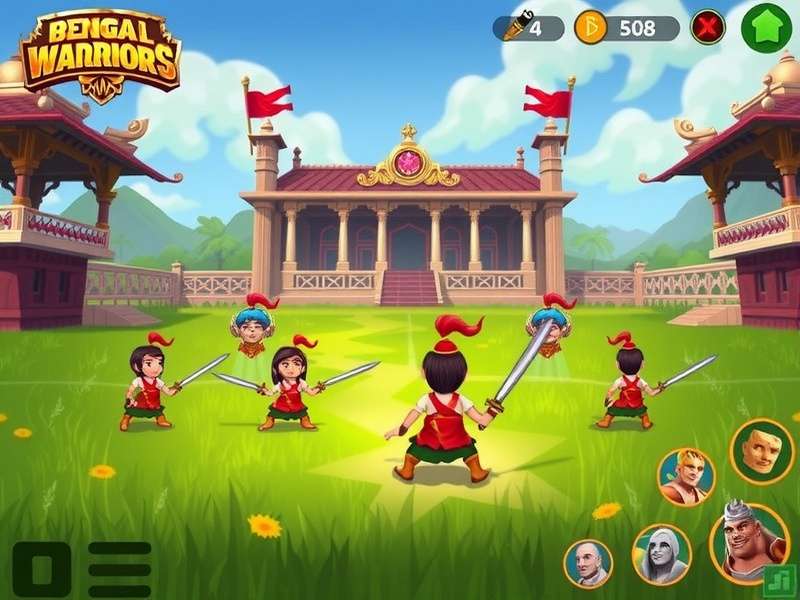Viewport: 800px width, 600px height.
Task: Click the small green music note icon
Action: click(x=778, y=580)
